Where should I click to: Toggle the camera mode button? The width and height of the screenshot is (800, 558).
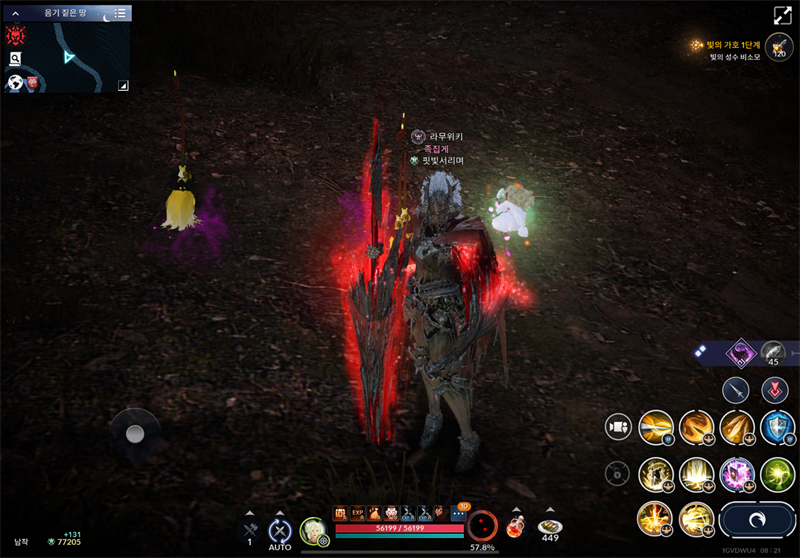point(618,427)
